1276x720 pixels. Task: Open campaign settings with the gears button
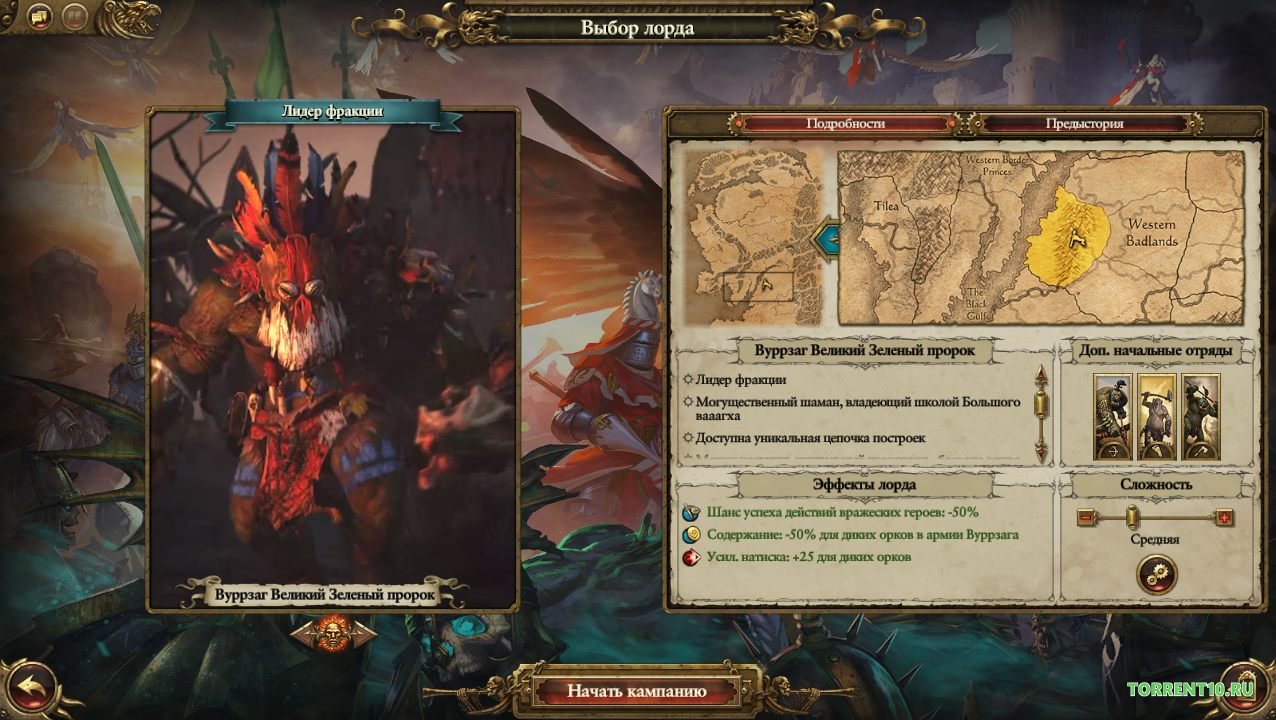1157,574
